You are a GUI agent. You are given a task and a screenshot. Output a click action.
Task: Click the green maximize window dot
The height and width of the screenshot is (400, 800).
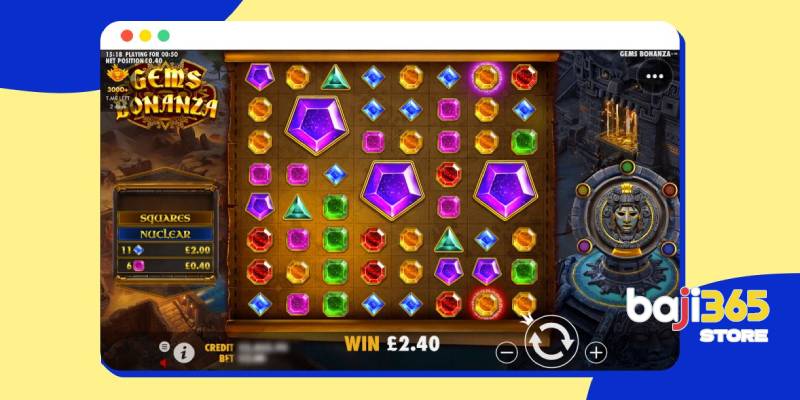coord(163,35)
